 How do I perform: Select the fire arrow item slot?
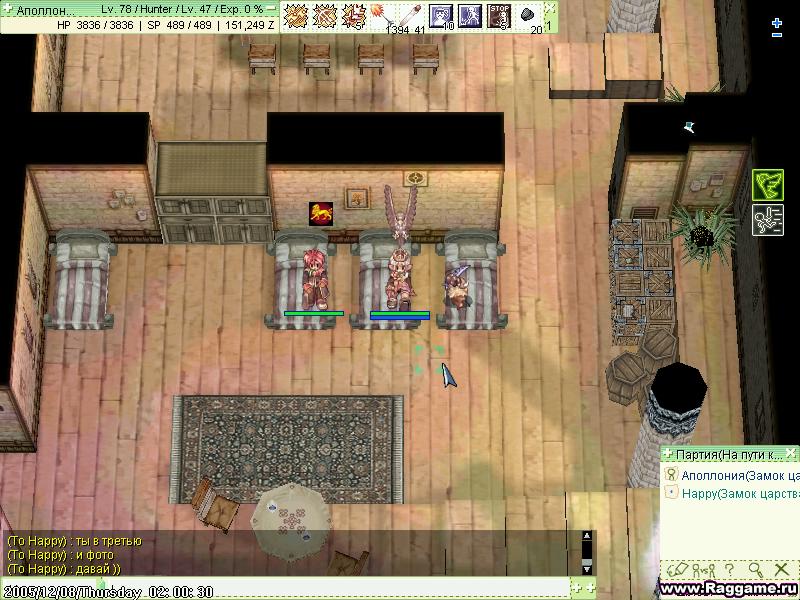pos(383,15)
